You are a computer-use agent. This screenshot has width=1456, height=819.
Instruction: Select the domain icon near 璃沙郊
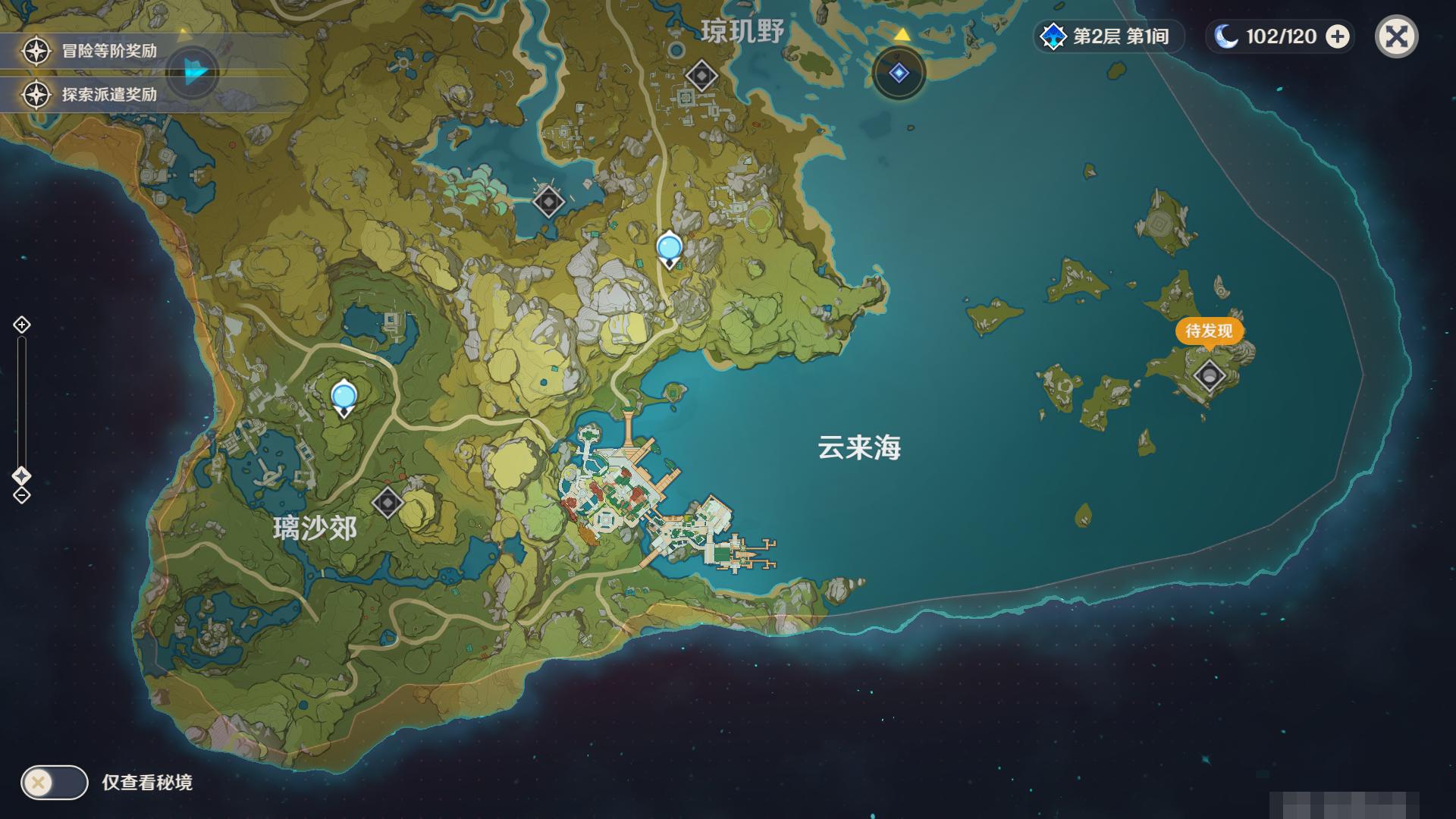(389, 502)
